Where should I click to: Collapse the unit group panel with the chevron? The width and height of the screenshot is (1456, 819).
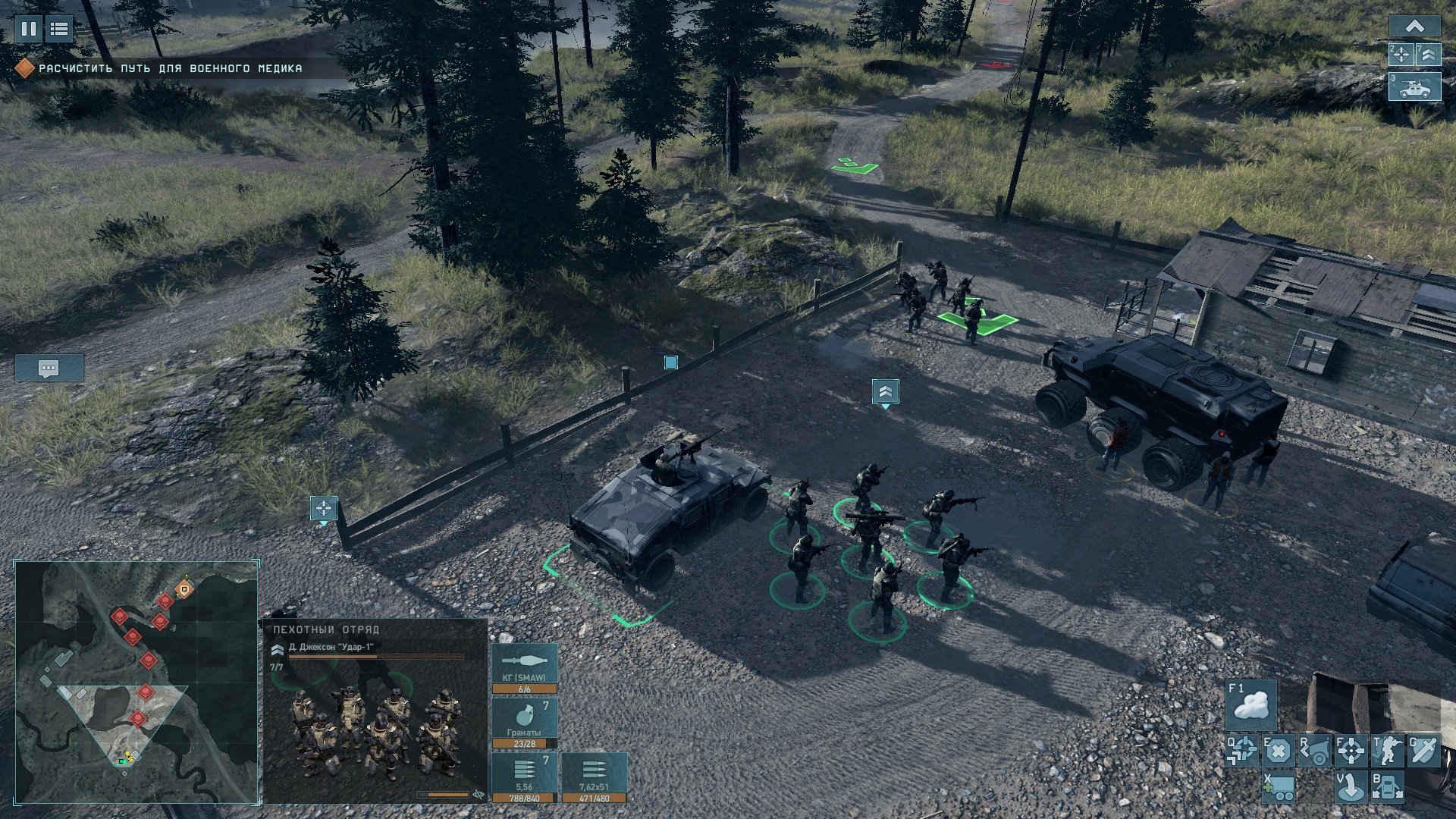pyautogui.click(x=1414, y=27)
